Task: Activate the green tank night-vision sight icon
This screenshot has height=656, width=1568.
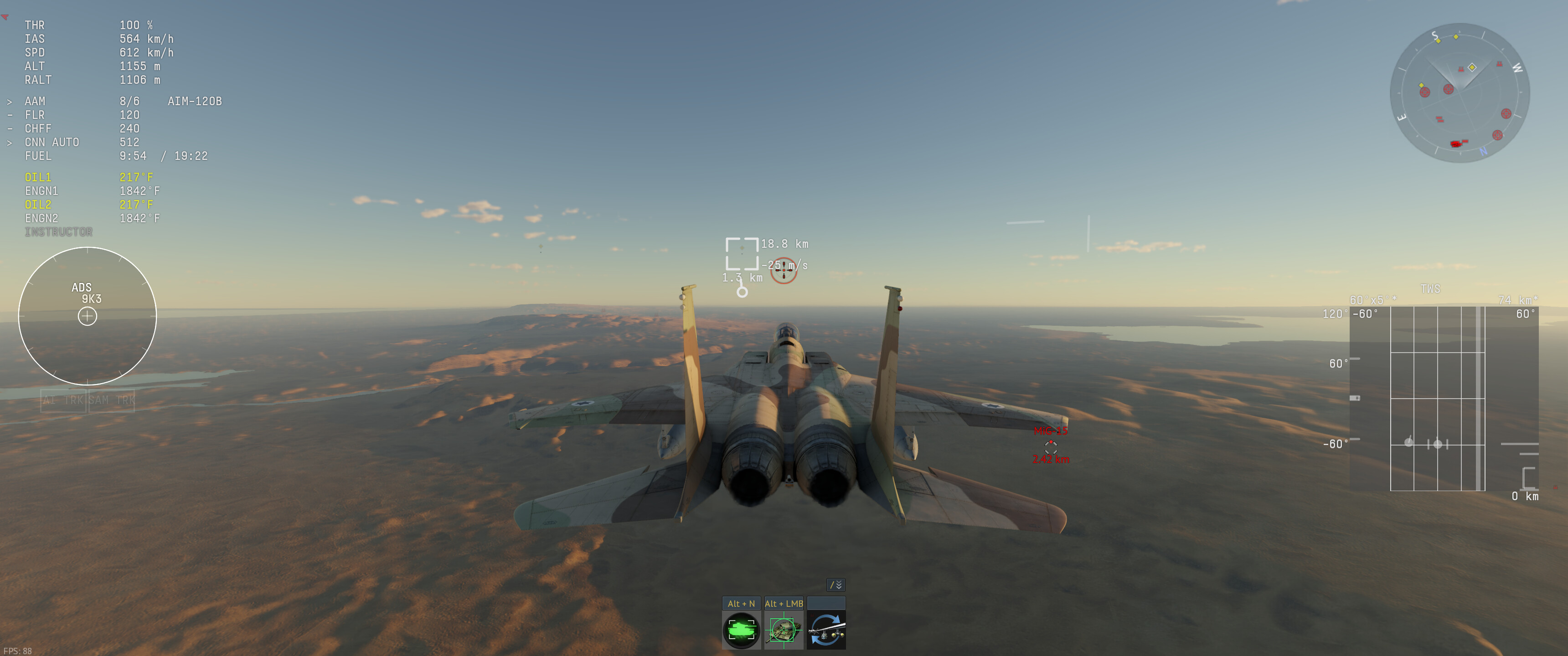Action: coord(741,630)
